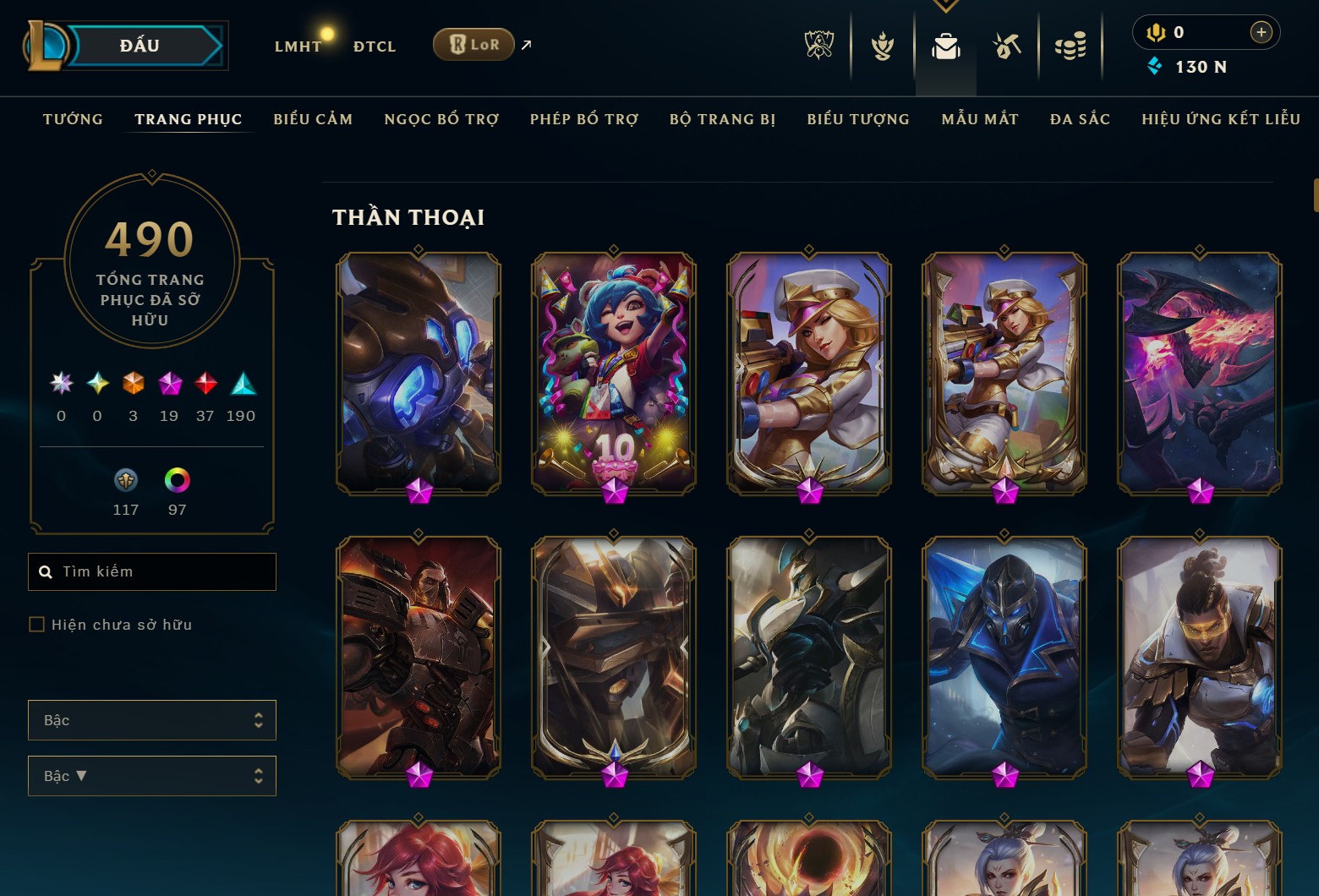Image resolution: width=1319 pixels, height=896 pixels.
Task: Click the champion shard icon showing 117
Action: (x=126, y=479)
